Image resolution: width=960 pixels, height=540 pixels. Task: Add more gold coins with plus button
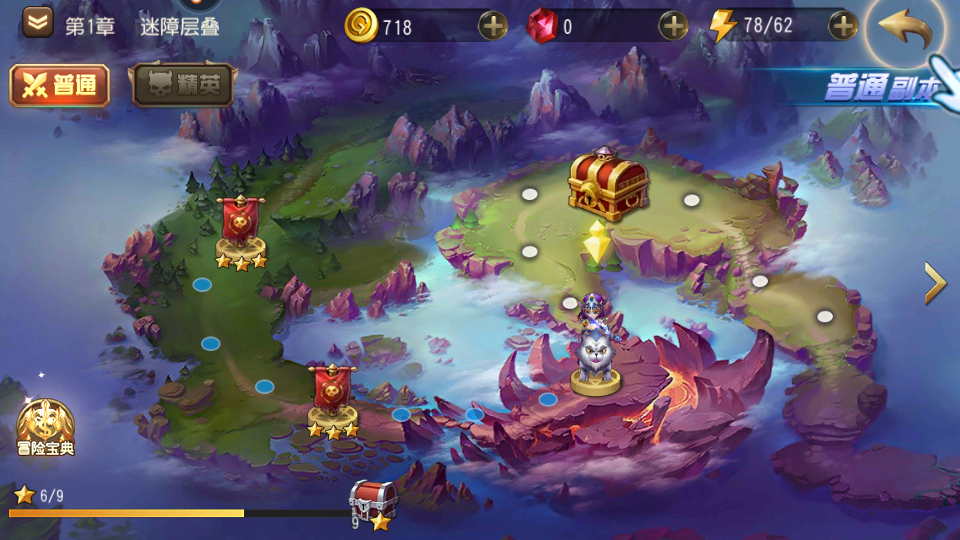493,26
